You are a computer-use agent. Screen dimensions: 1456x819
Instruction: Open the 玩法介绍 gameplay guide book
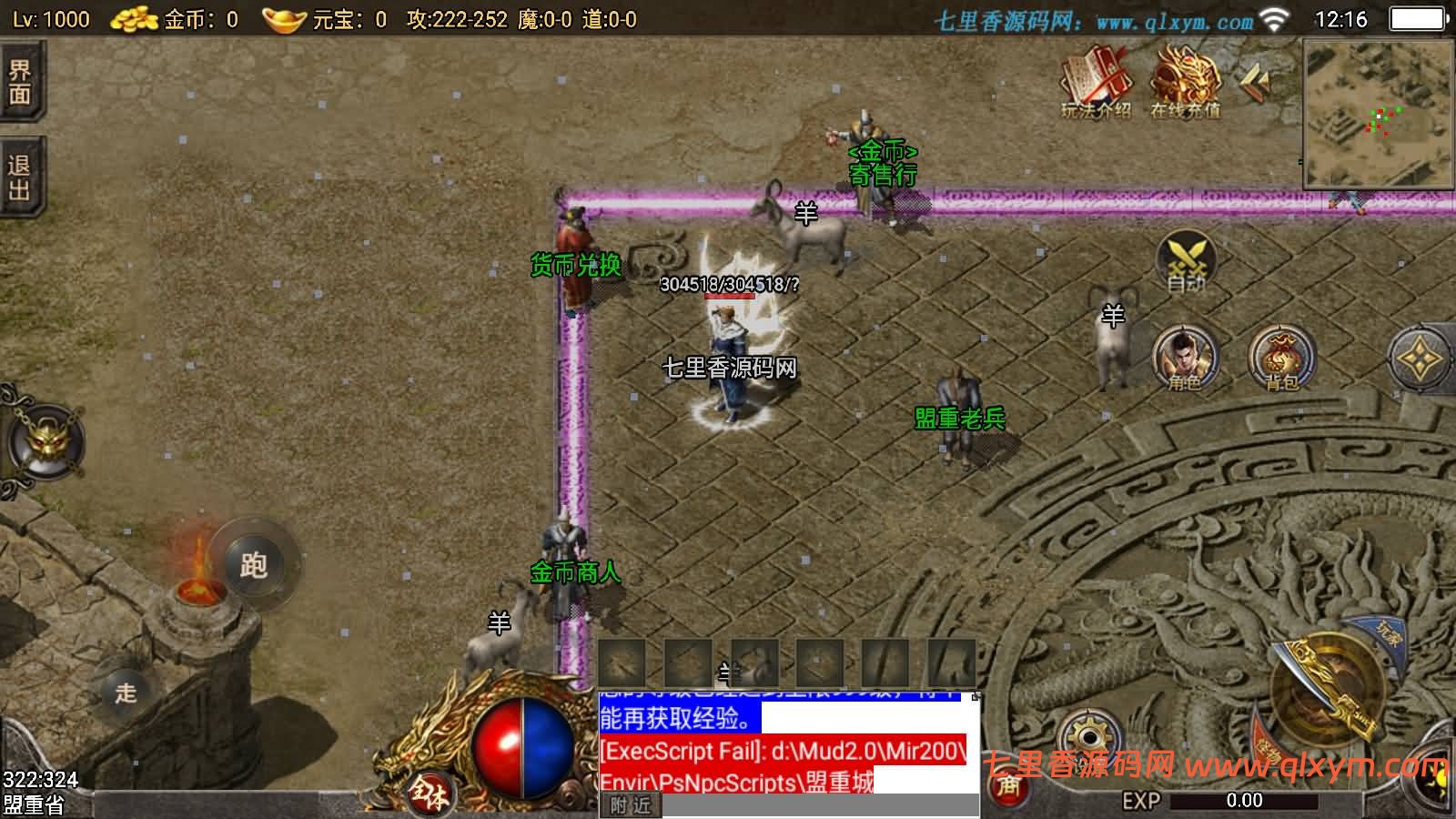[1096, 84]
